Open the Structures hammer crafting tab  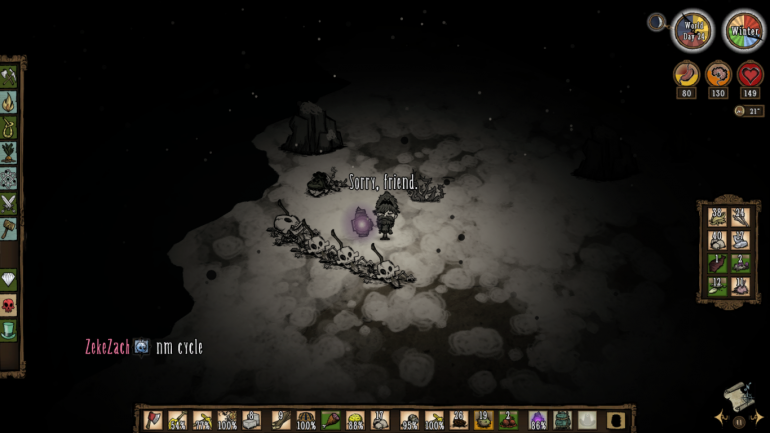point(9,228)
